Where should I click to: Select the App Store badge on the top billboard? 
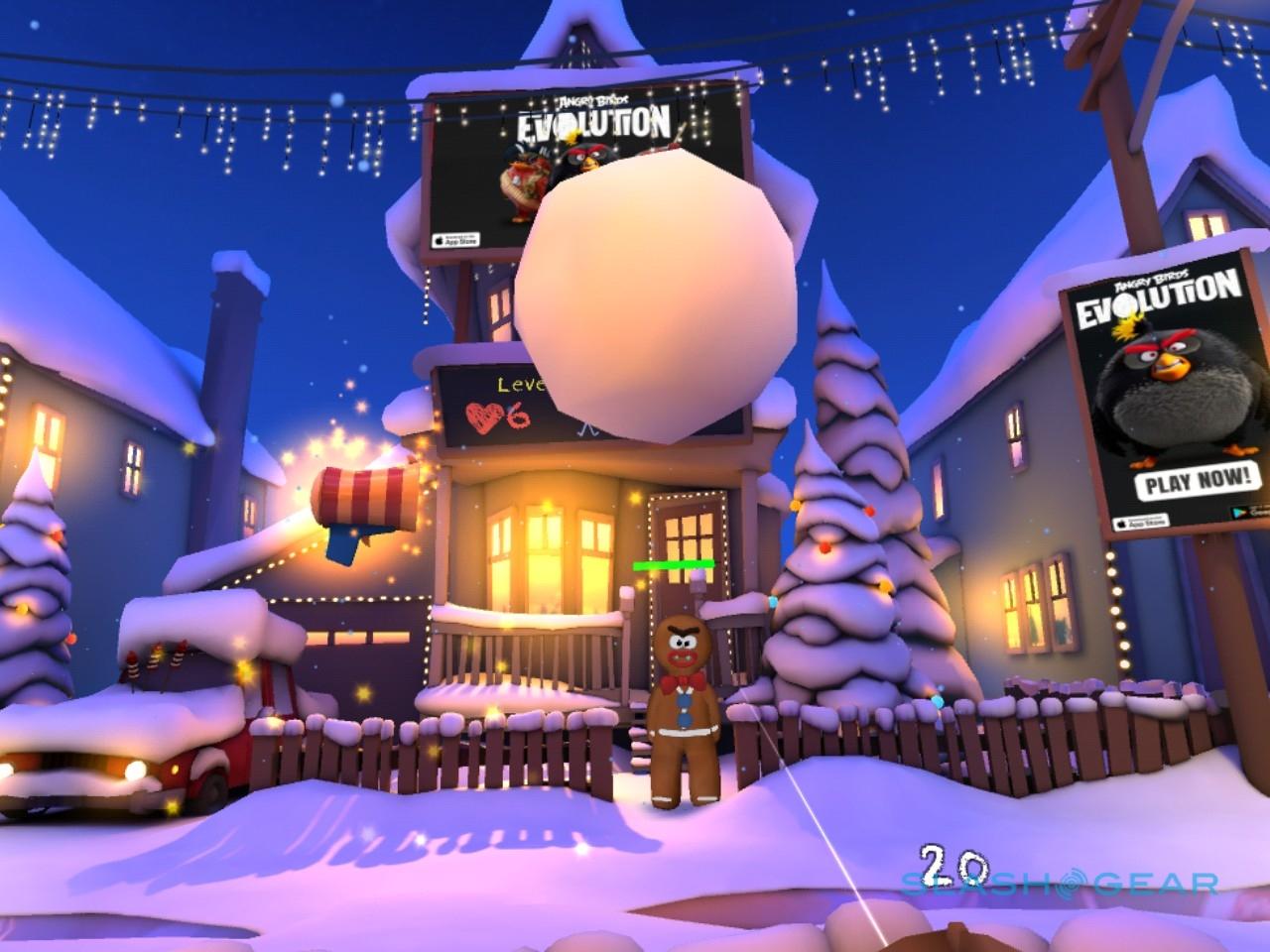pyautogui.click(x=455, y=239)
